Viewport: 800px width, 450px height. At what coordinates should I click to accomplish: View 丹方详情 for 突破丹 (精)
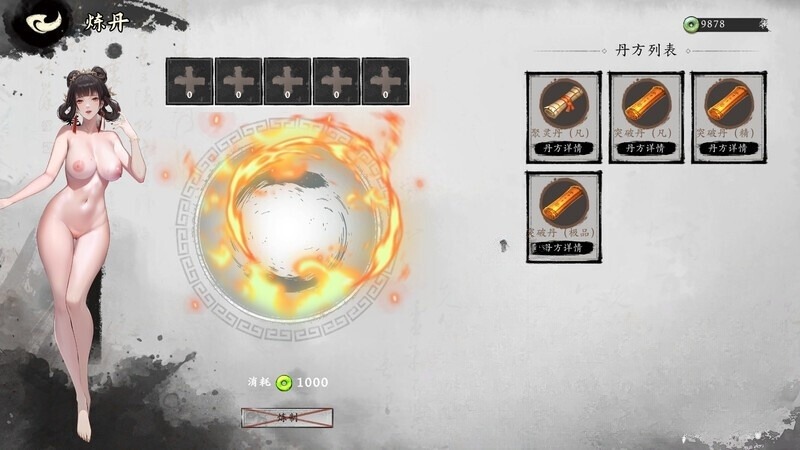point(728,148)
